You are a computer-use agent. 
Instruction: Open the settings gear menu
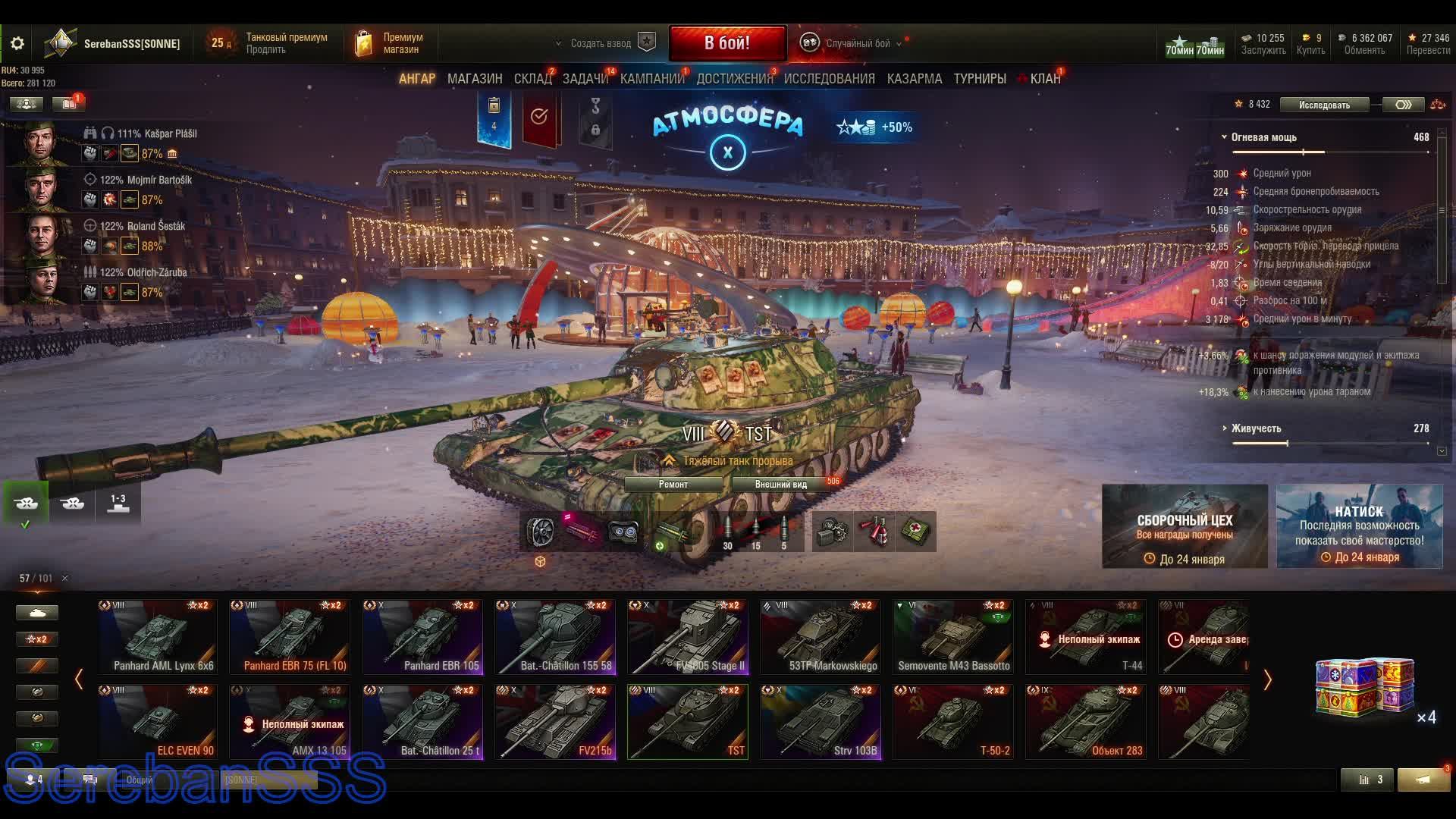(17, 43)
